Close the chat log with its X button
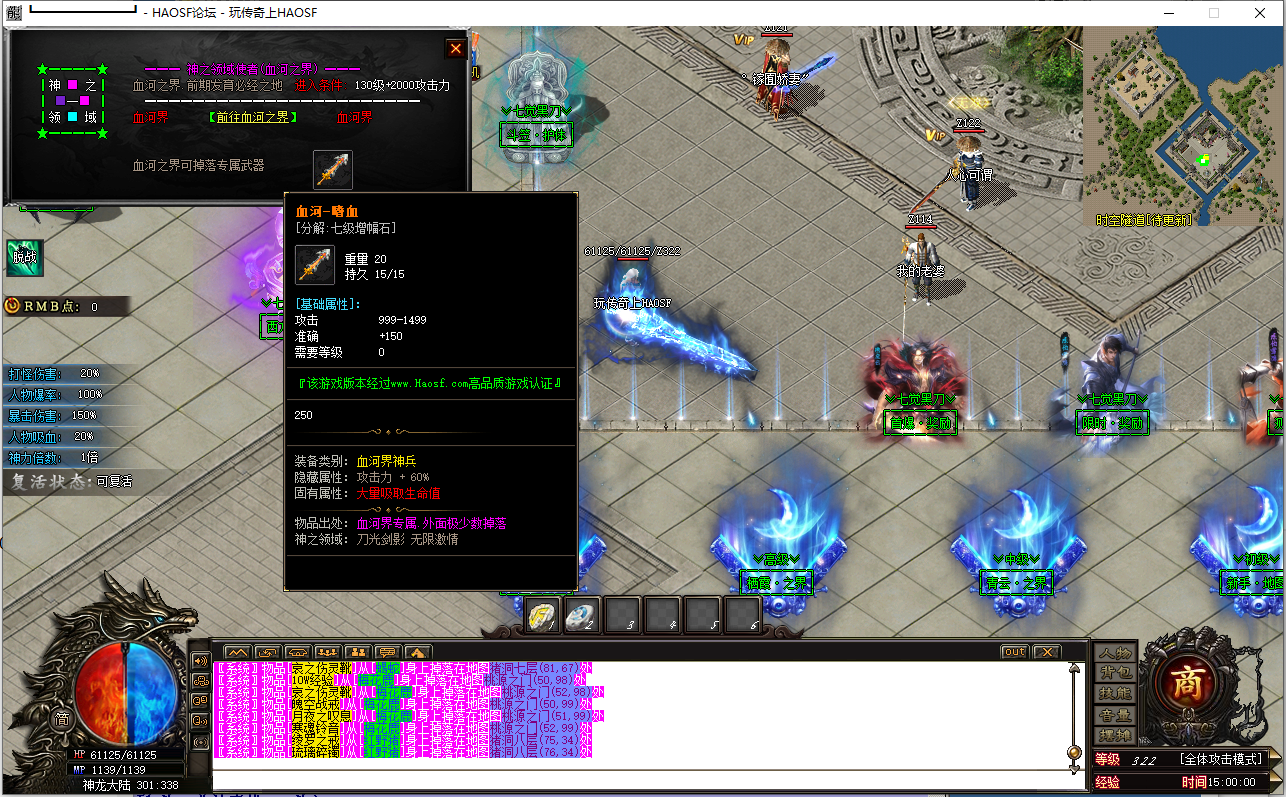The width and height of the screenshot is (1286, 797). click(1046, 652)
